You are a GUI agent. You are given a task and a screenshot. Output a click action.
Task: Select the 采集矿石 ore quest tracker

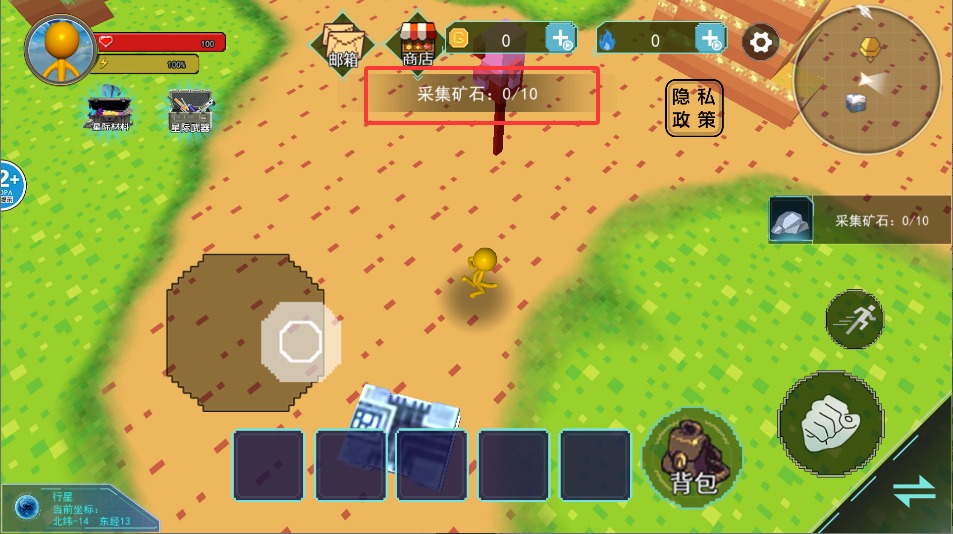pos(860,220)
